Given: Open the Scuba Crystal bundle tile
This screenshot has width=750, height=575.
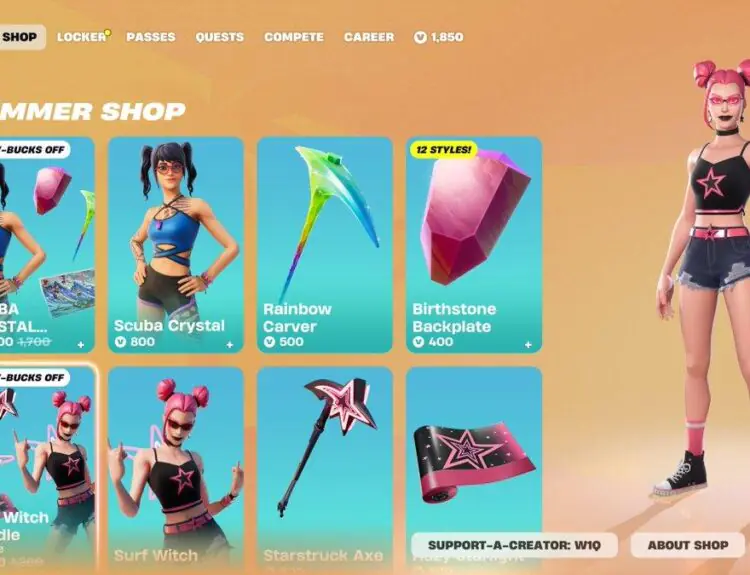Looking at the screenshot, I should coord(46,244).
